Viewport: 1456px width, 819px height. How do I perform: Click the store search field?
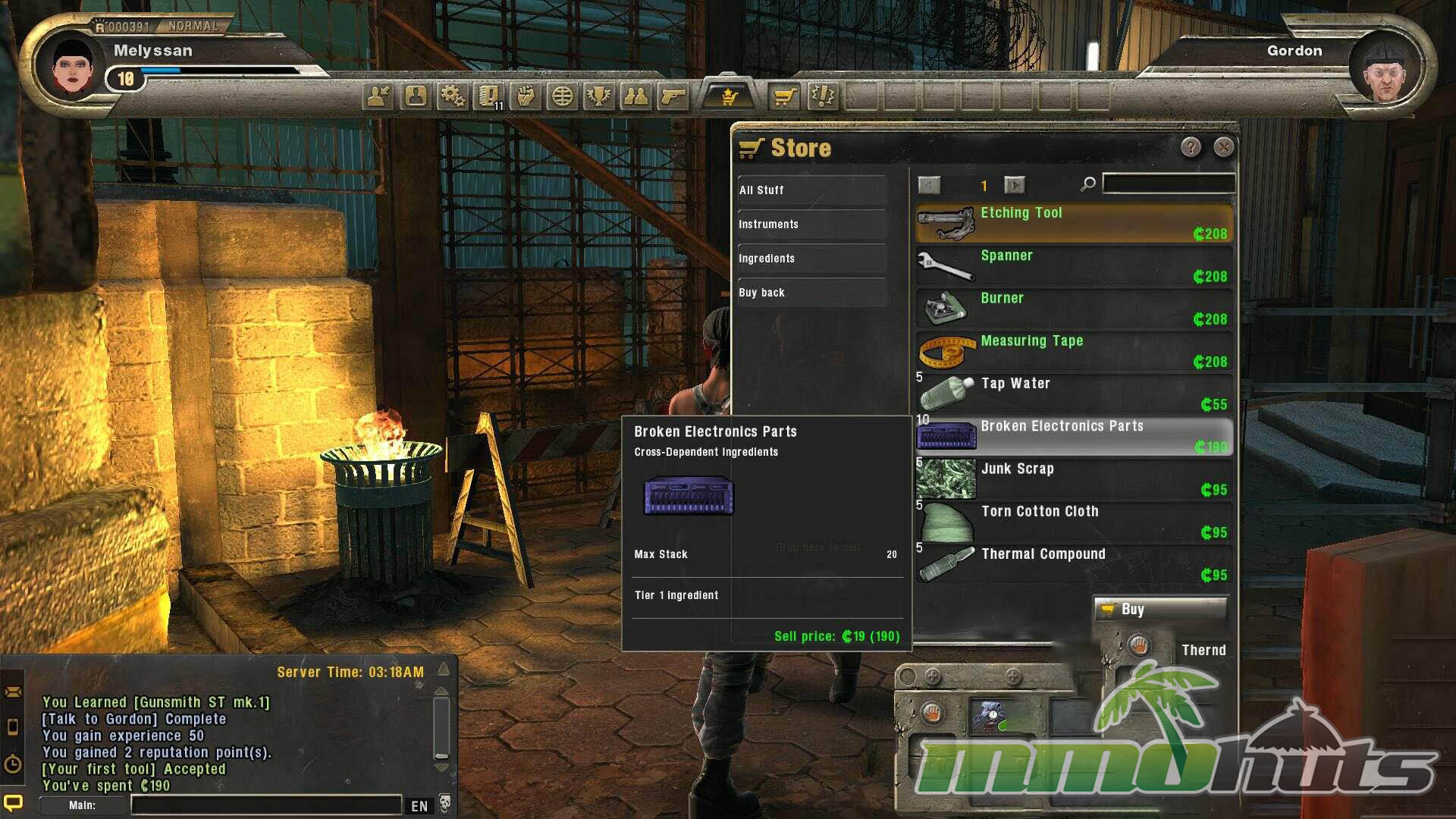pyautogui.click(x=1168, y=184)
